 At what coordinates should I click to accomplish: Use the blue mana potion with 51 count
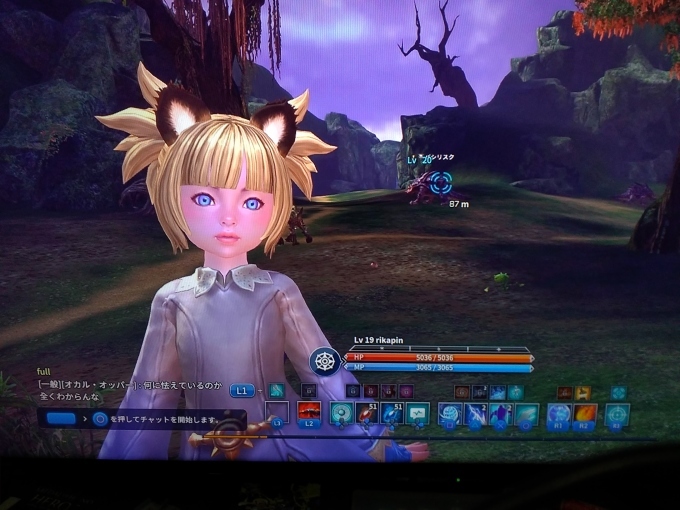[392, 412]
